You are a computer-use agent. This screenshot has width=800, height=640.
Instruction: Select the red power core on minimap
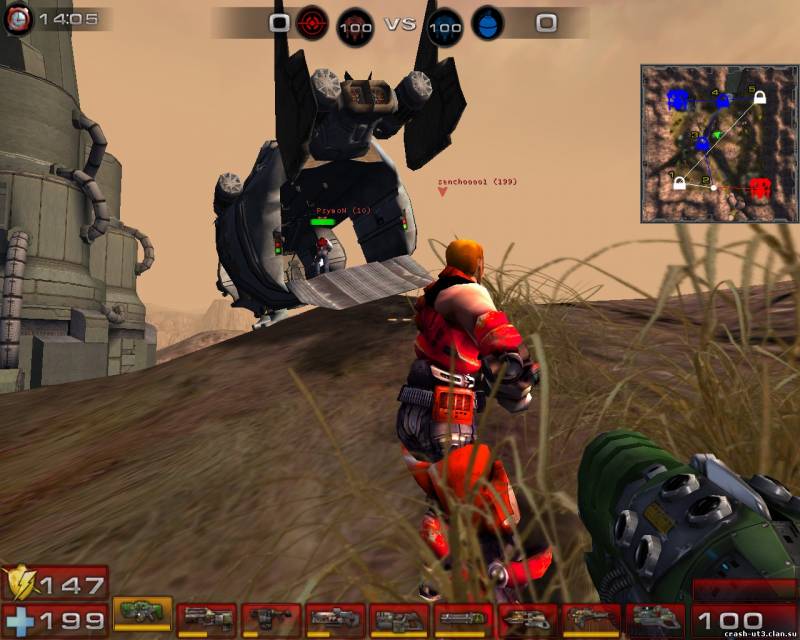pyautogui.click(x=760, y=187)
